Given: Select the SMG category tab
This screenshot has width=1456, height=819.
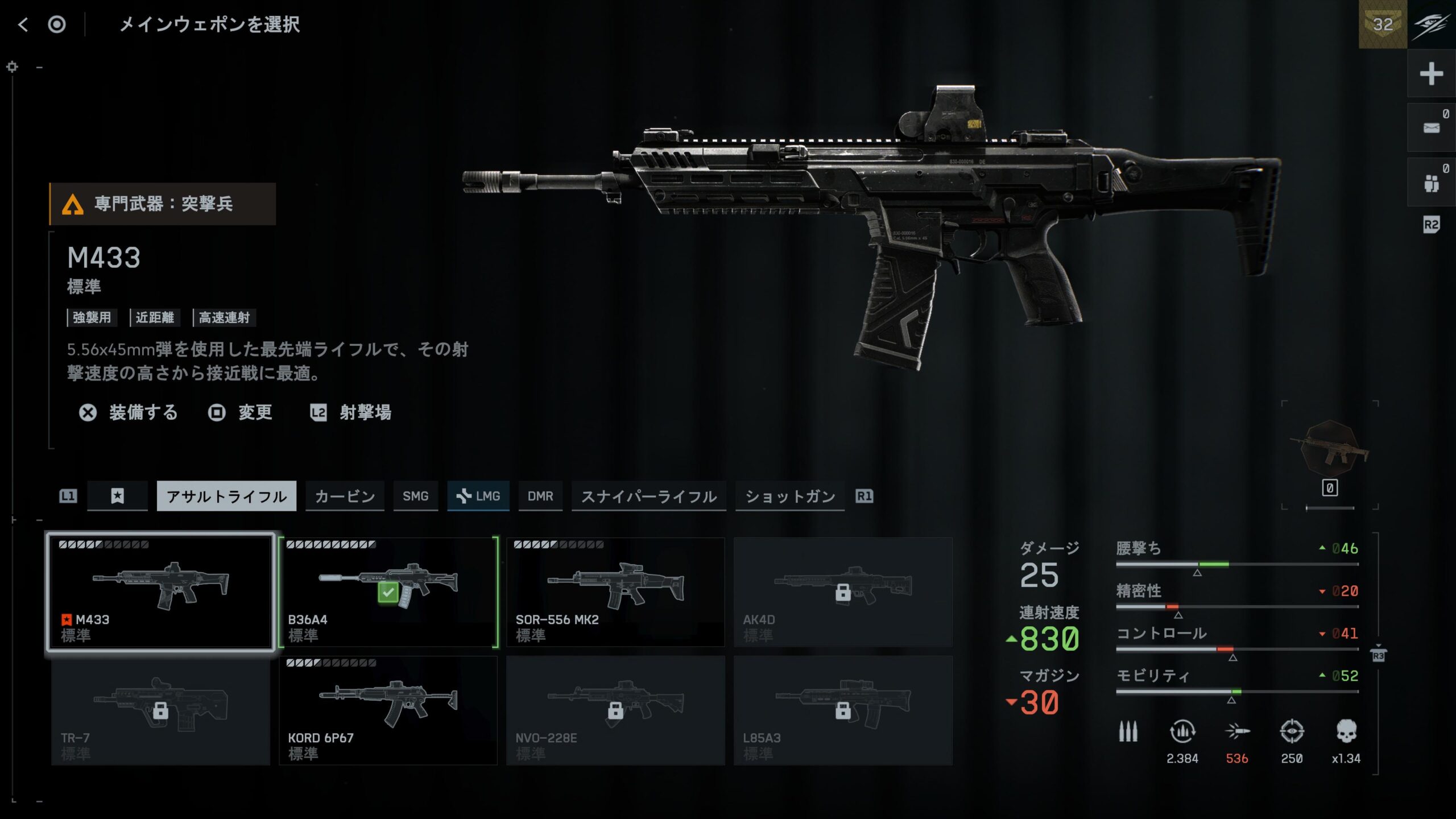Looking at the screenshot, I should [x=415, y=496].
